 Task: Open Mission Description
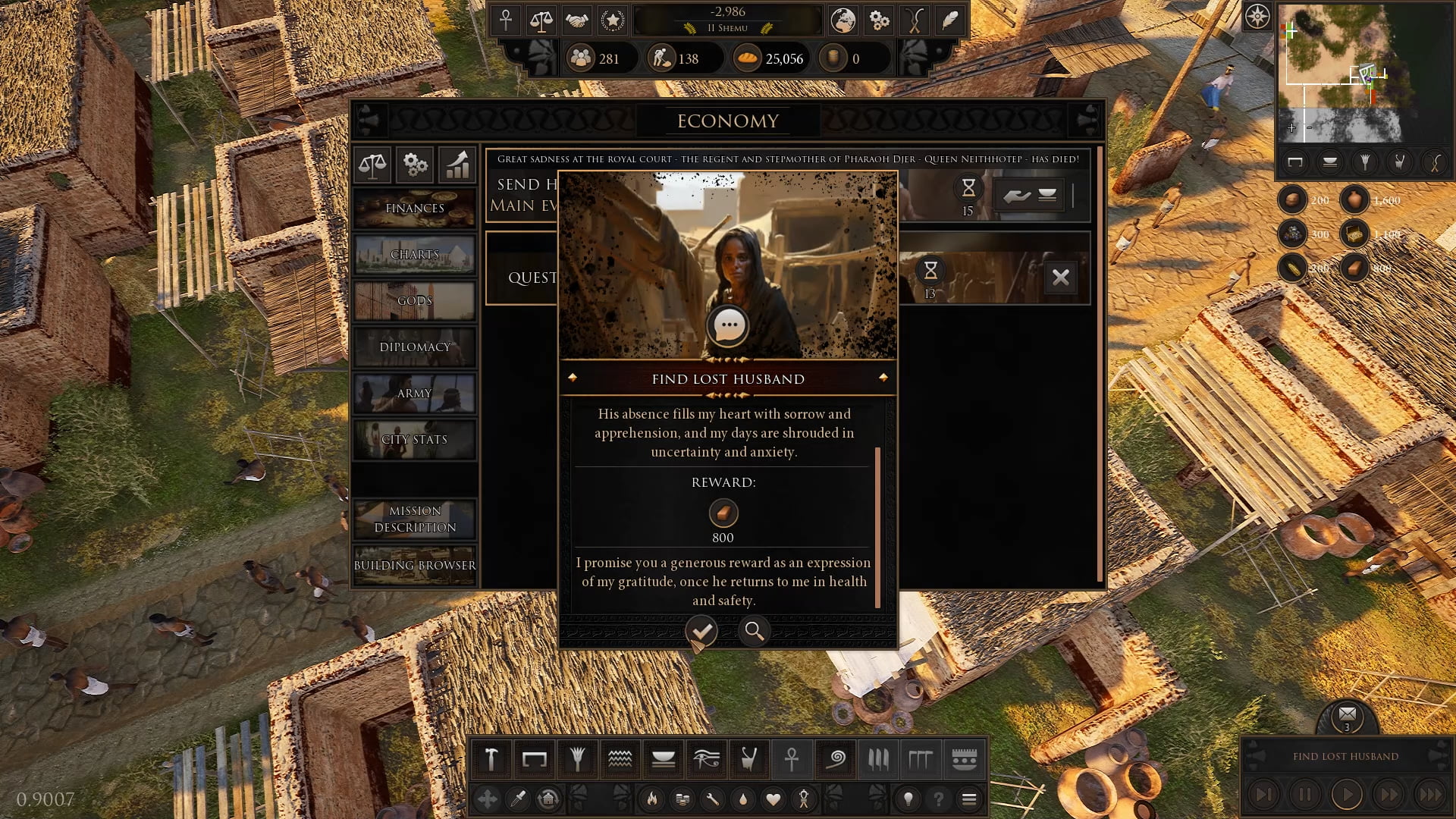click(415, 519)
